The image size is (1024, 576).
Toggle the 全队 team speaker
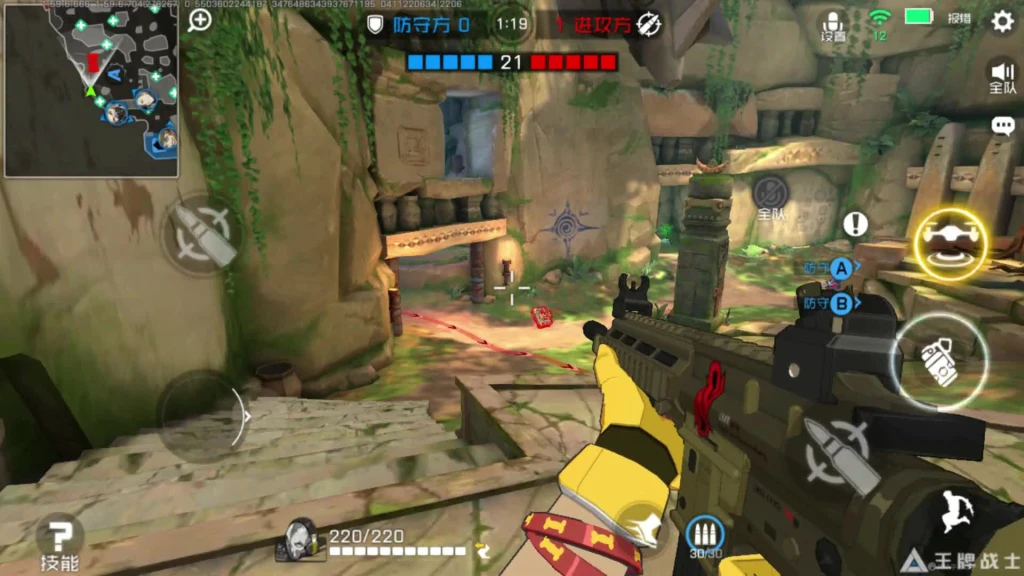tap(1002, 76)
